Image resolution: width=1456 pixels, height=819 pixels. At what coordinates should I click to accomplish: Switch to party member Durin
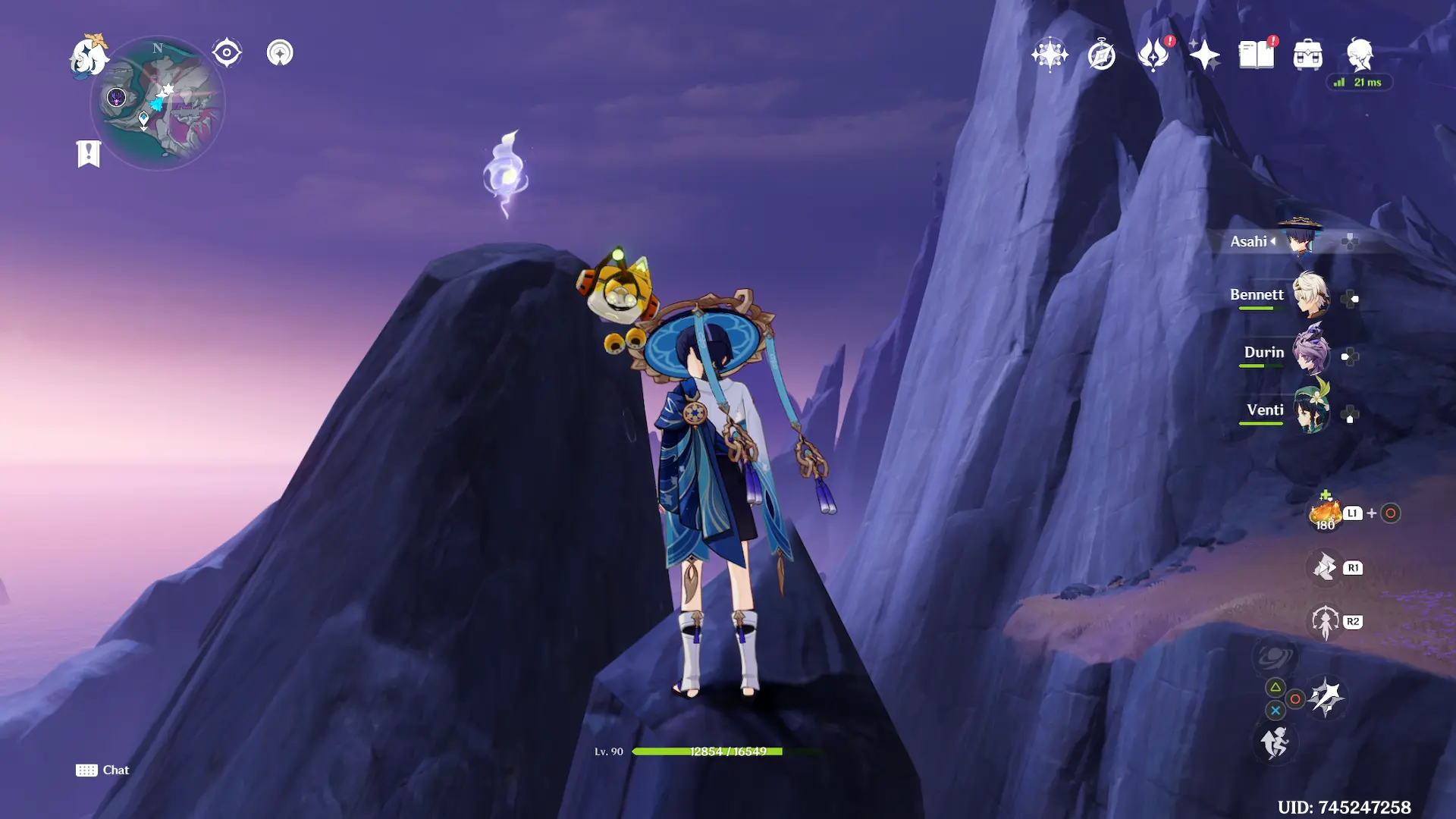pos(1310,353)
